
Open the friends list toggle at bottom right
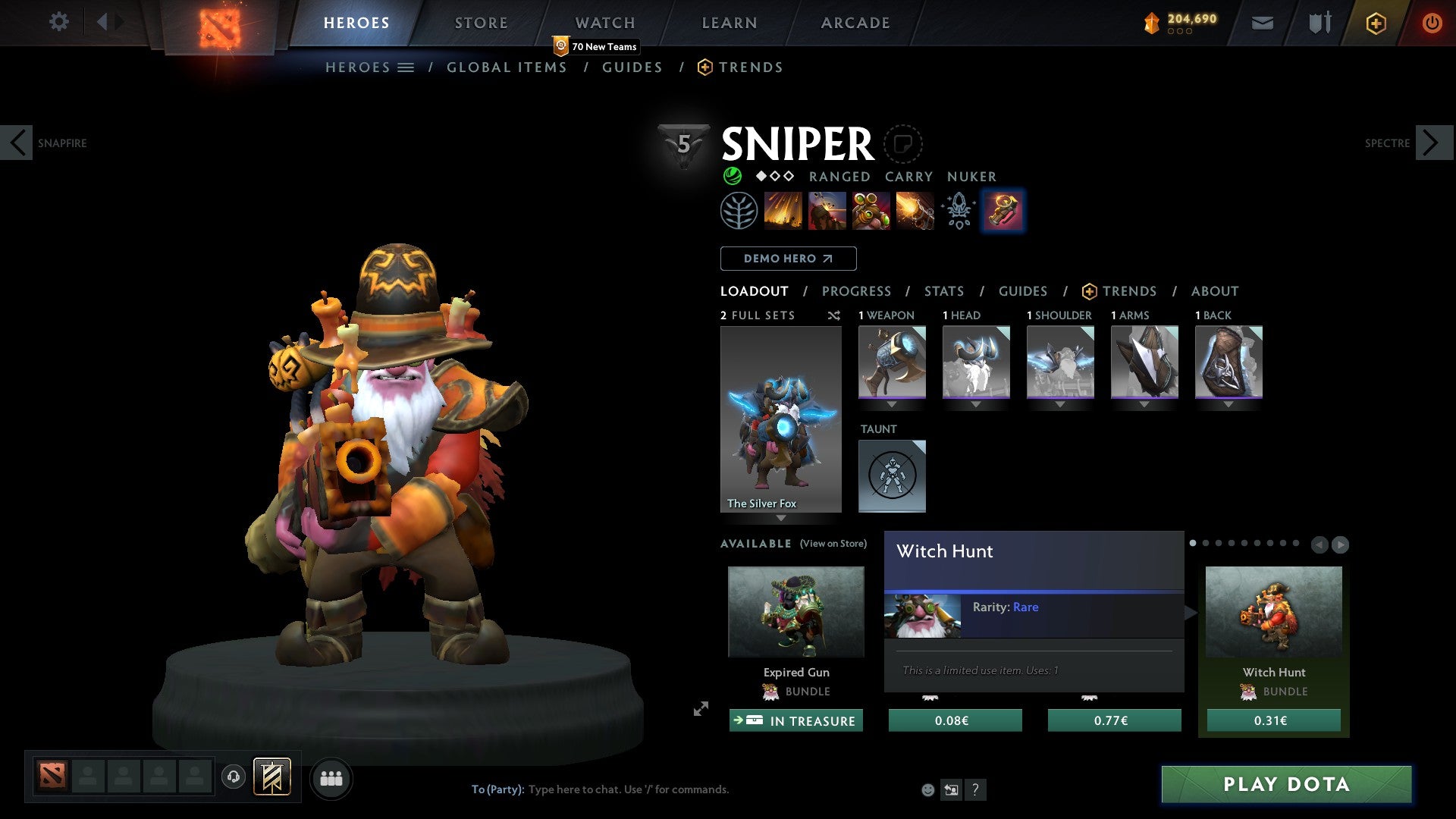331,778
